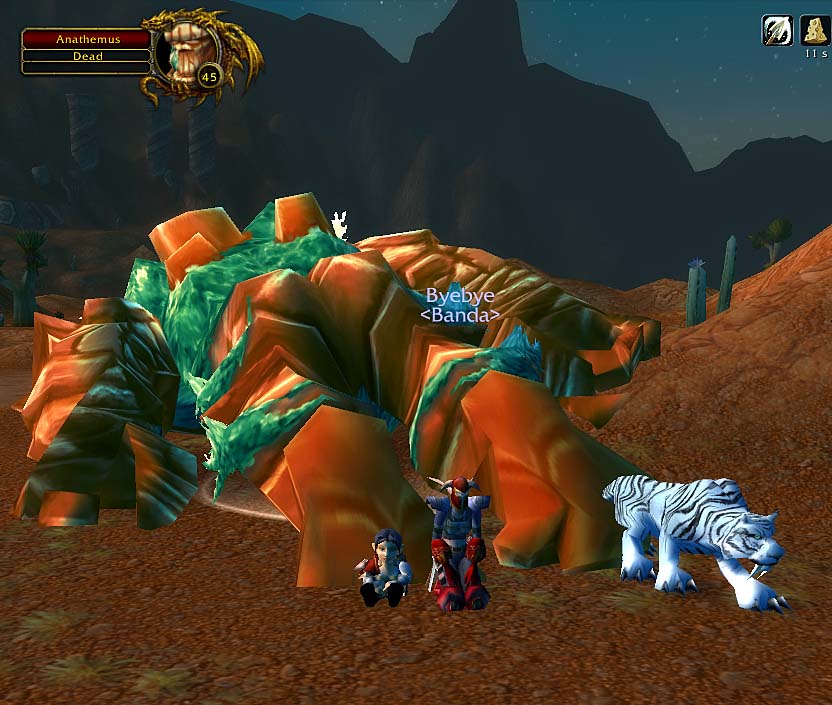Click the cheese food buff icon

pyautogui.click(x=814, y=30)
